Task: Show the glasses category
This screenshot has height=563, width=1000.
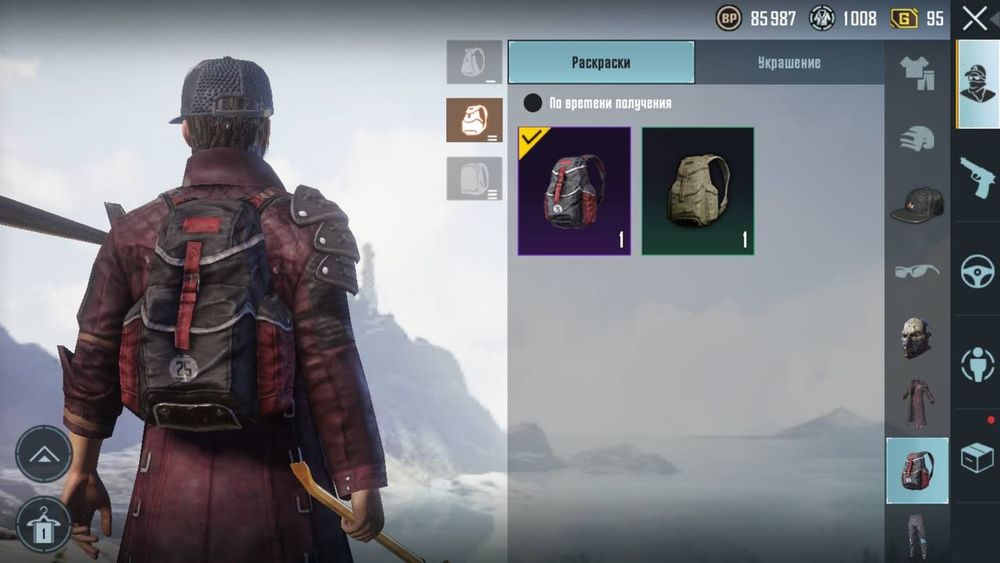Action: pos(917,270)
